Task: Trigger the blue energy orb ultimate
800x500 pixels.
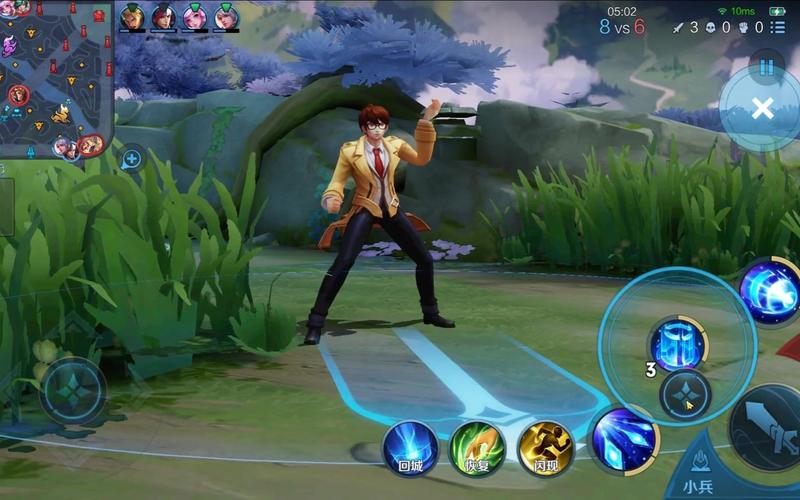Action: pyautogui.click(x=772, y=291)
